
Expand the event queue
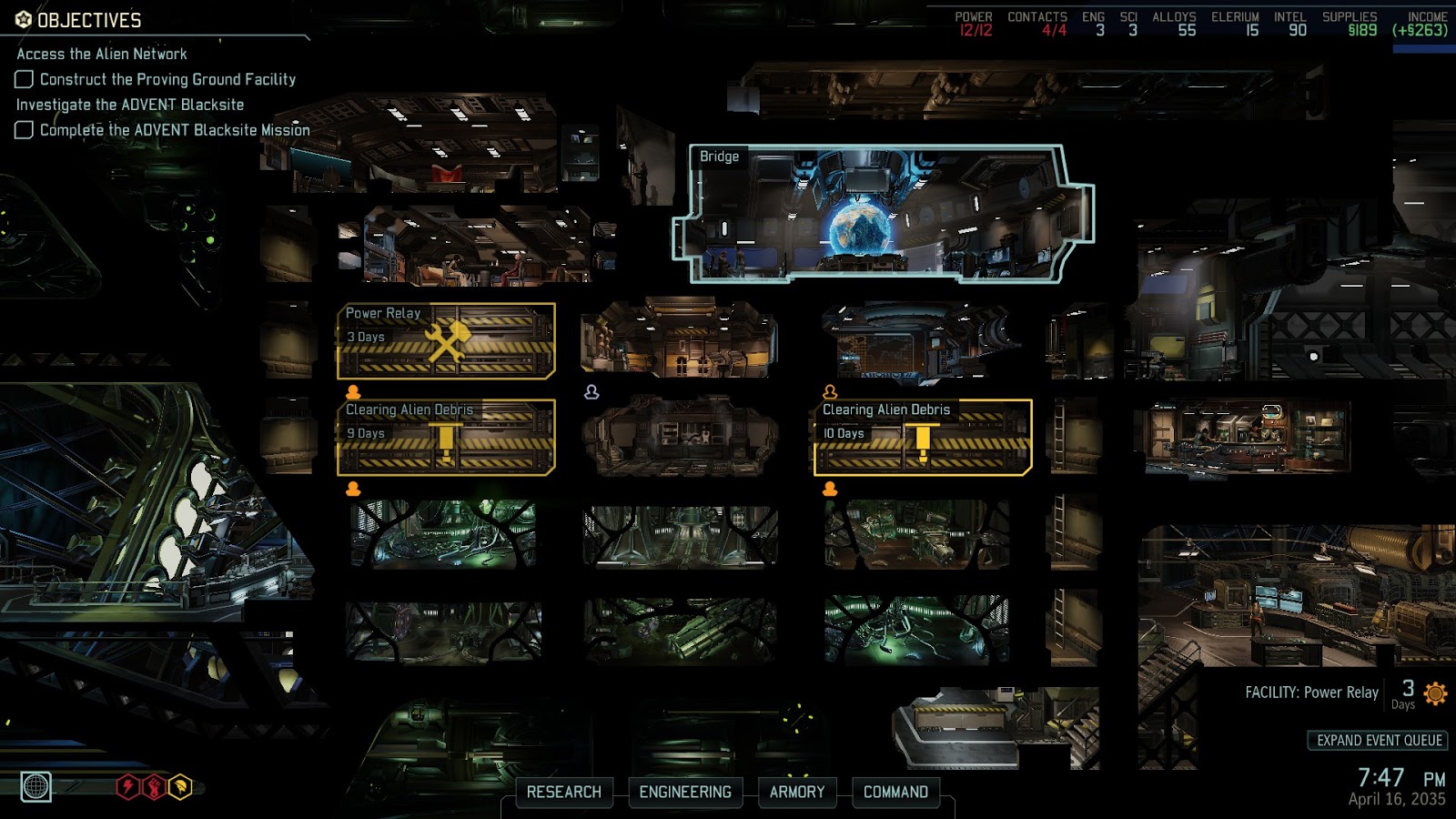click(1379, 740)
